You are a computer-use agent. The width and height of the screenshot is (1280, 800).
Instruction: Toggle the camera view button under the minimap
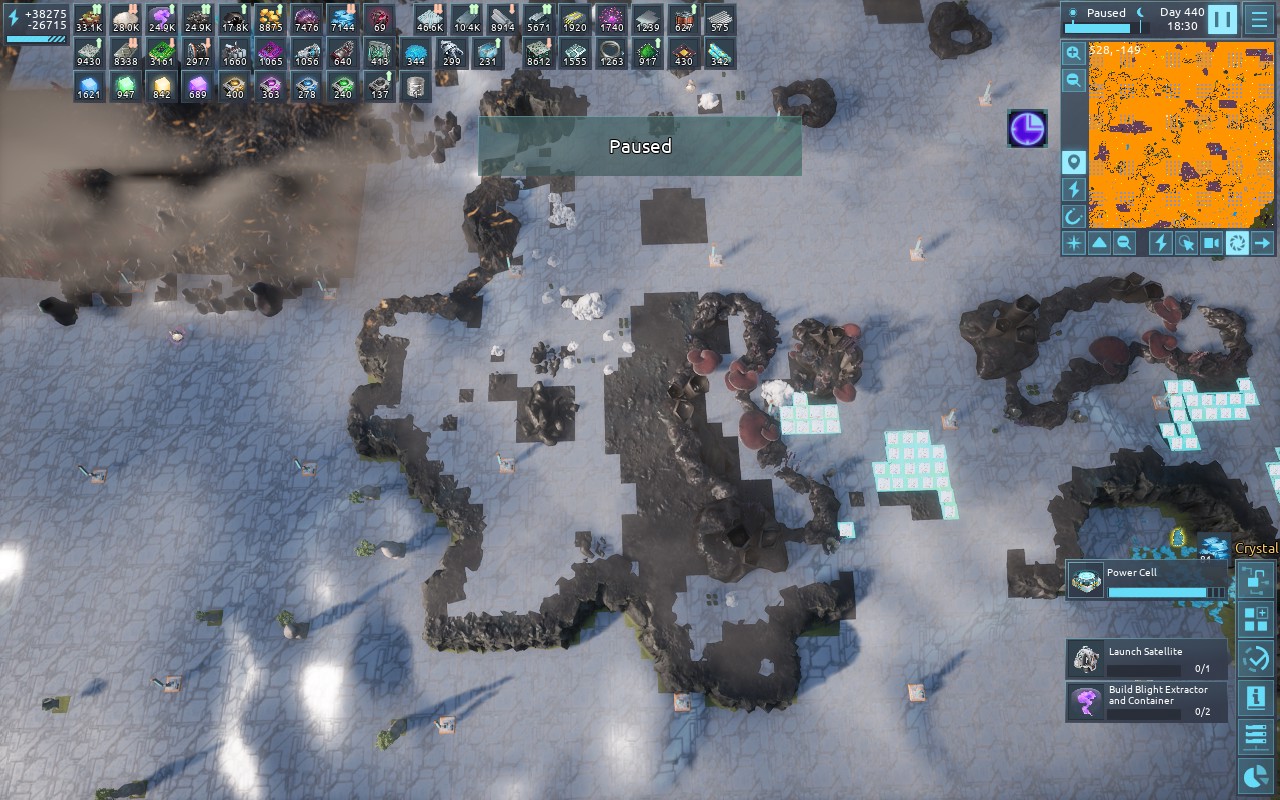click(1211, 243)
